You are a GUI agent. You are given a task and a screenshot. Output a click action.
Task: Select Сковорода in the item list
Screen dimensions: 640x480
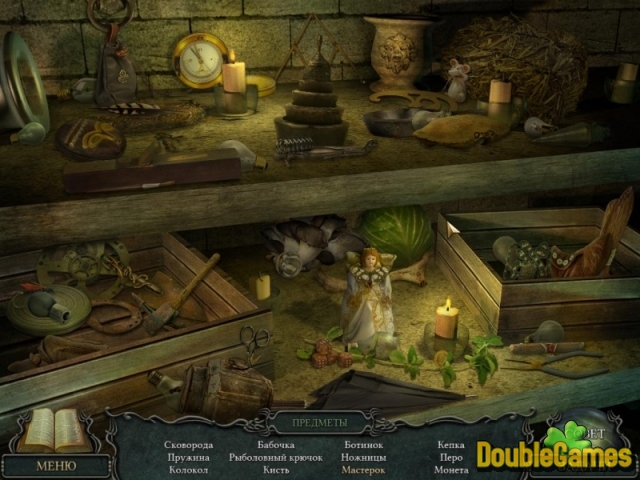189,444
